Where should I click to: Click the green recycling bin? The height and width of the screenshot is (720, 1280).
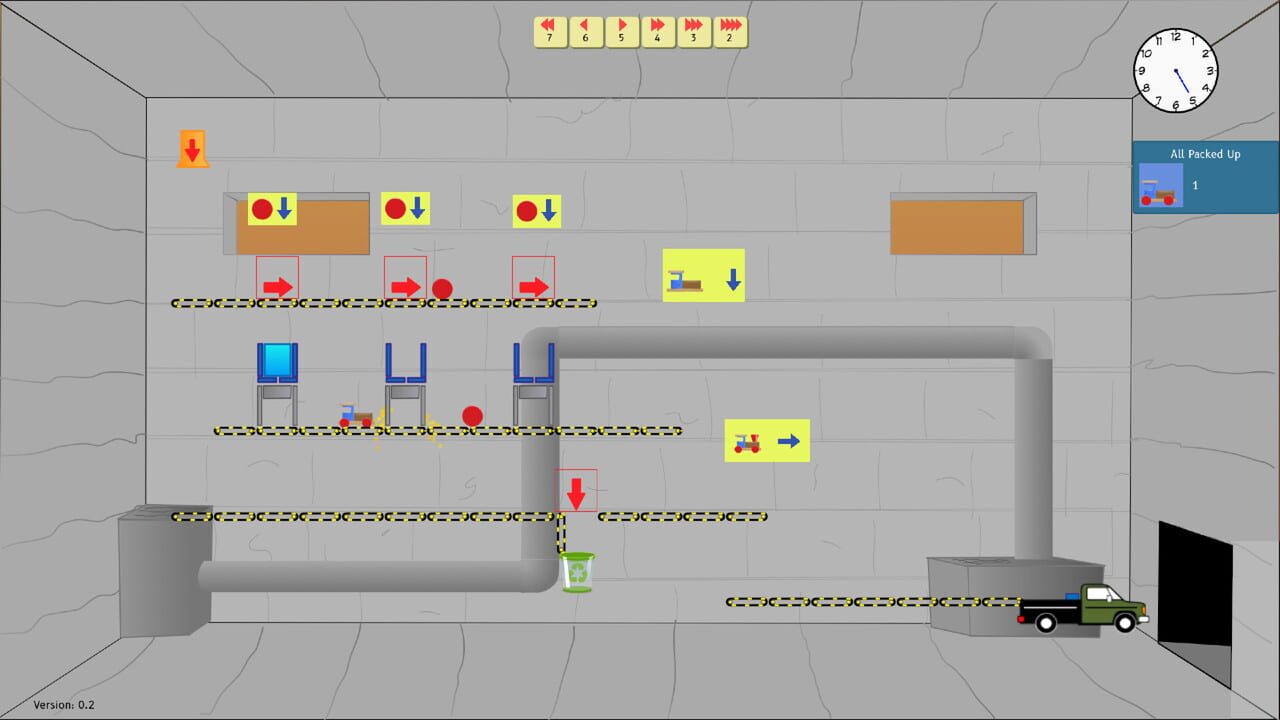click(578, 571)
